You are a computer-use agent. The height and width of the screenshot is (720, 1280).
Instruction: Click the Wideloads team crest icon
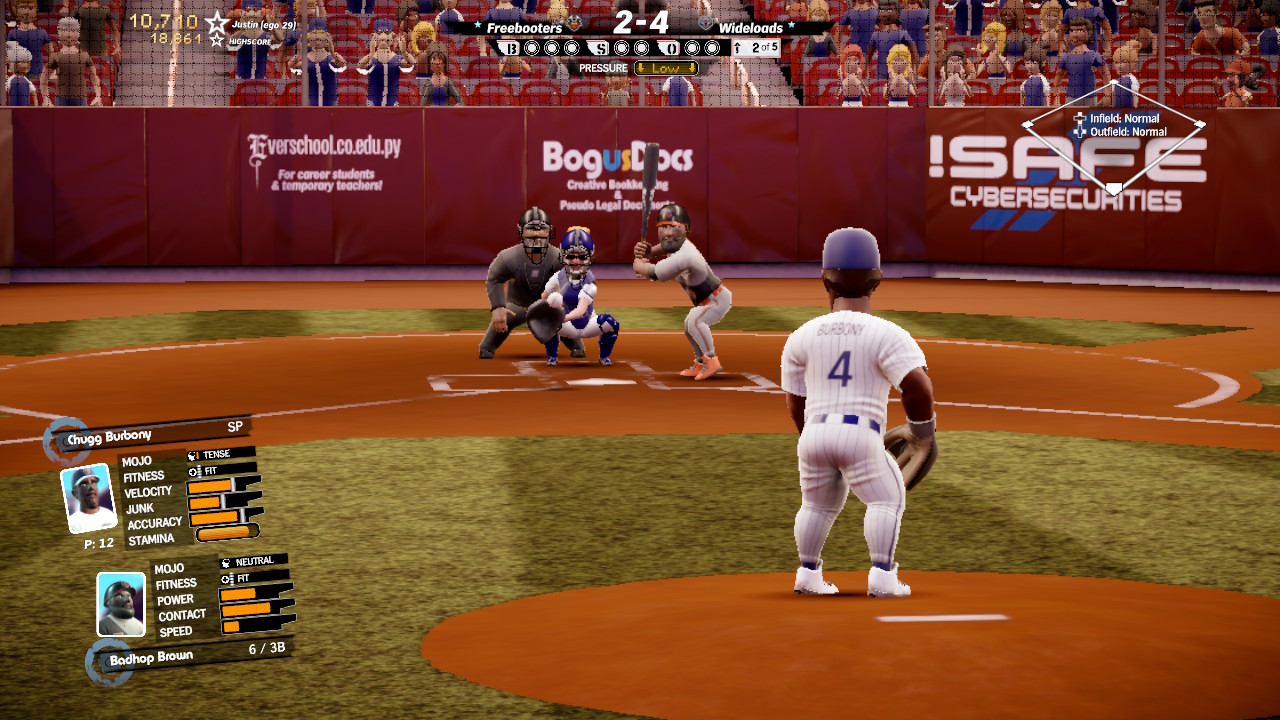click(706, 24)
